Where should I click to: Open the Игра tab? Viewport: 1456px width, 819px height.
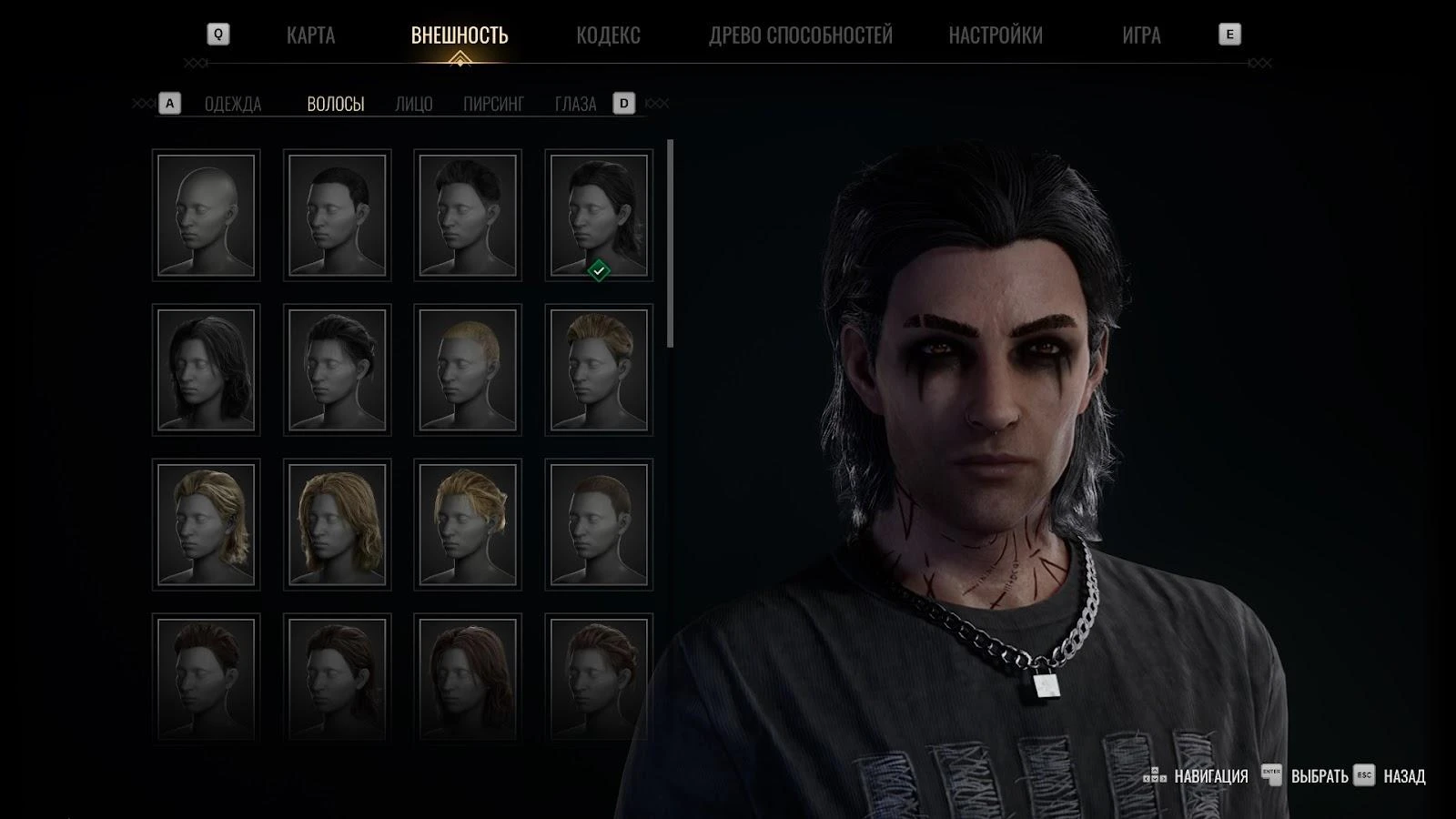1141,35
